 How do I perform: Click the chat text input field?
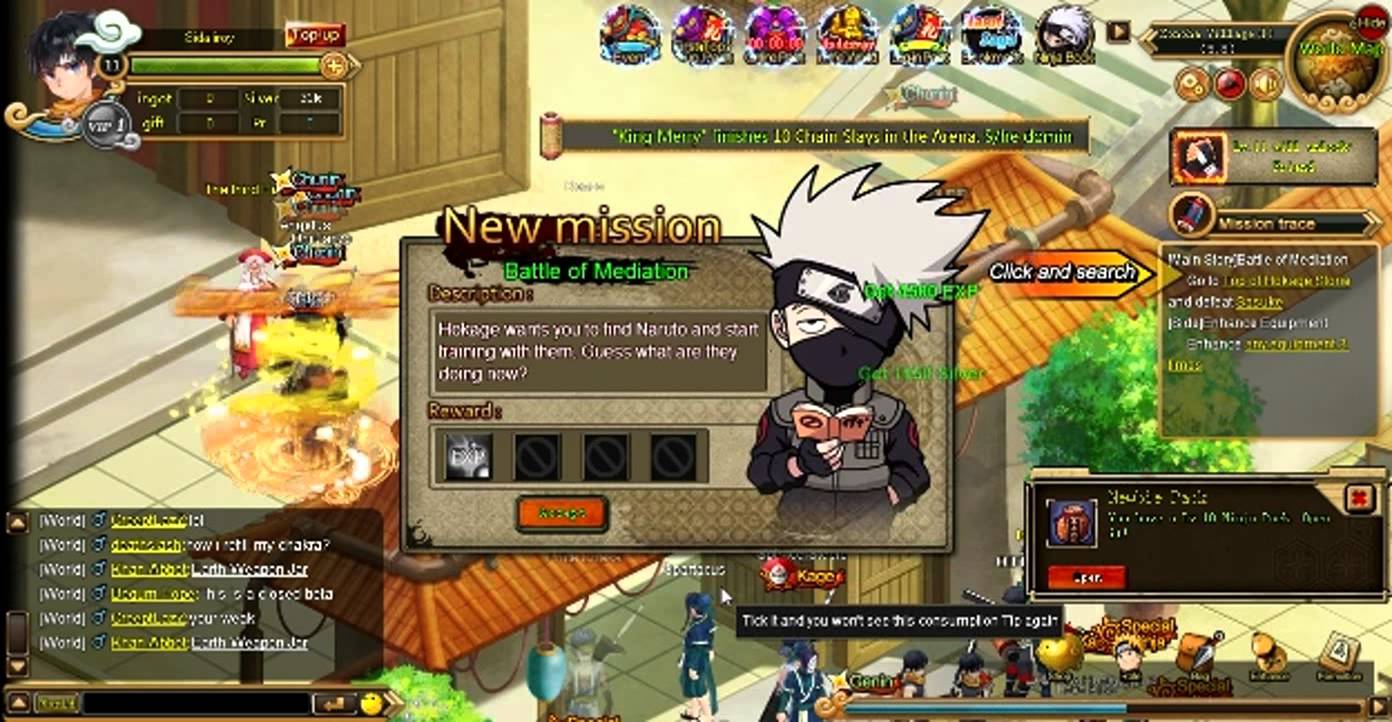coord(195,704)
